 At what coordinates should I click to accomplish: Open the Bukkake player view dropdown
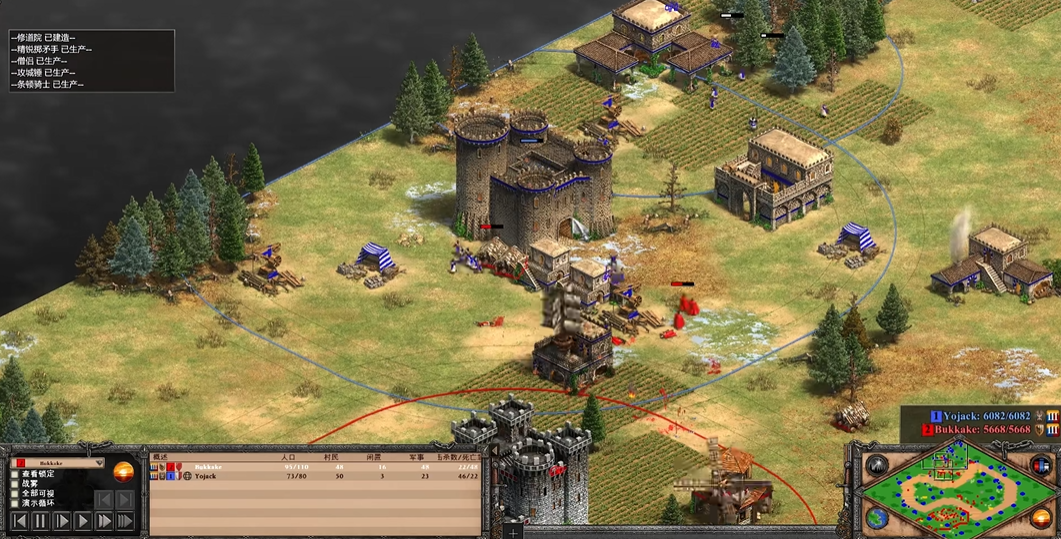[x=97, y=464]
